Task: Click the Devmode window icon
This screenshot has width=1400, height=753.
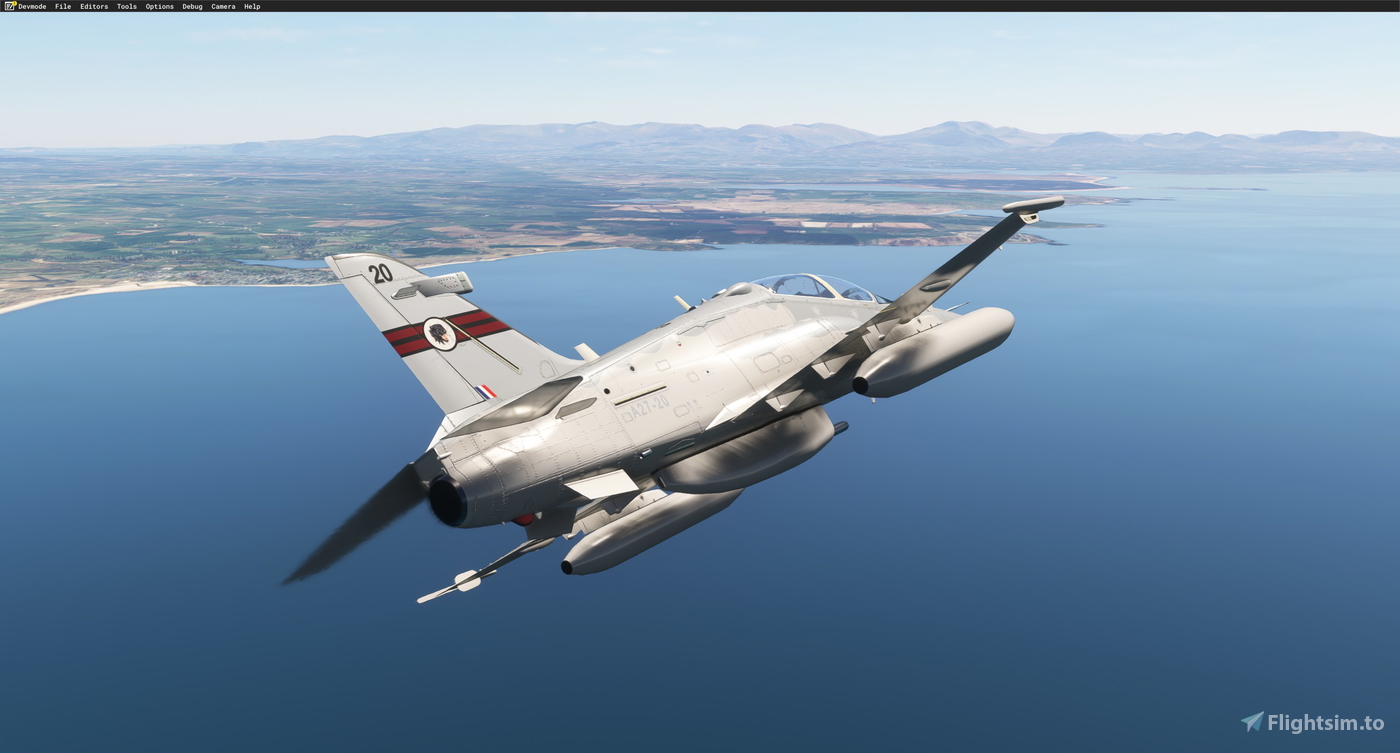Action: coord(9,6)
